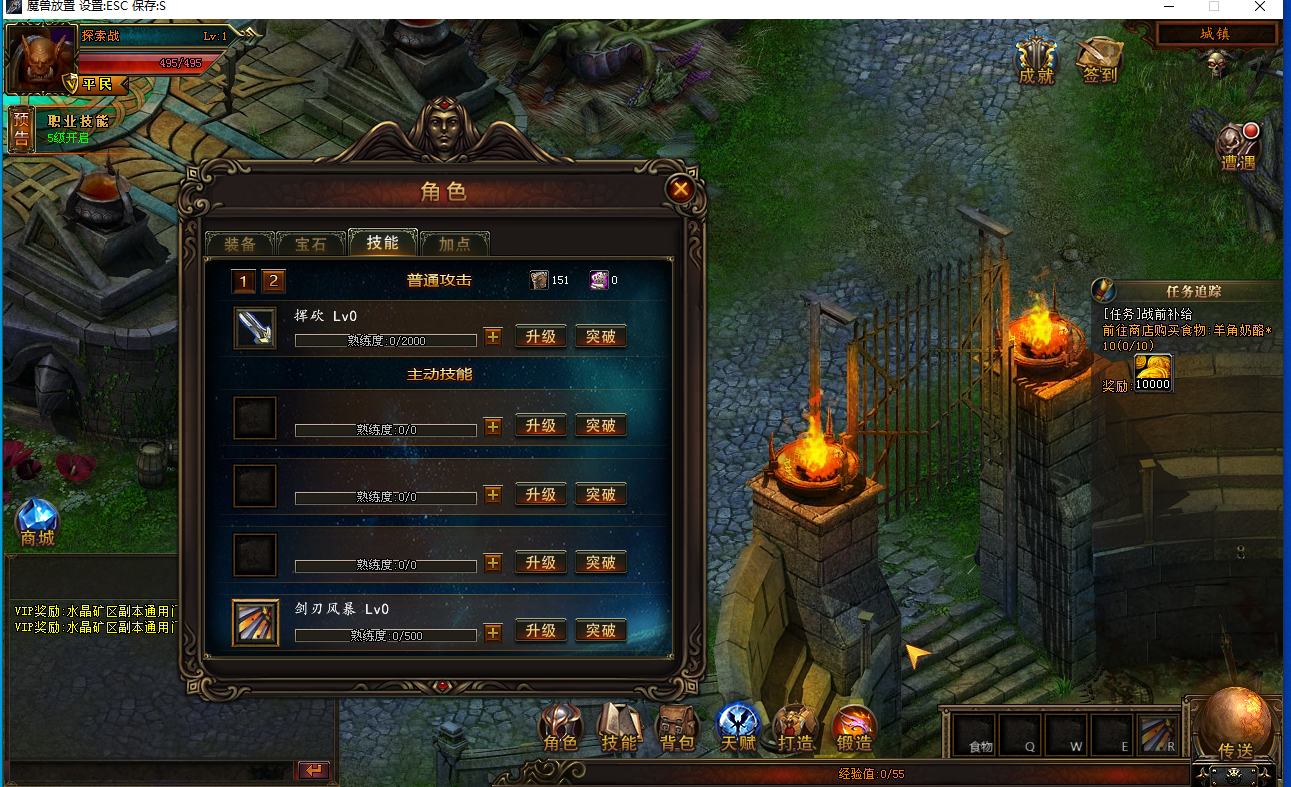Image resolution: width=1291 pixels, height=787 pixels.
Task: Click 突破 for the 剑刃风暴 skill
Action: point(601,630)
